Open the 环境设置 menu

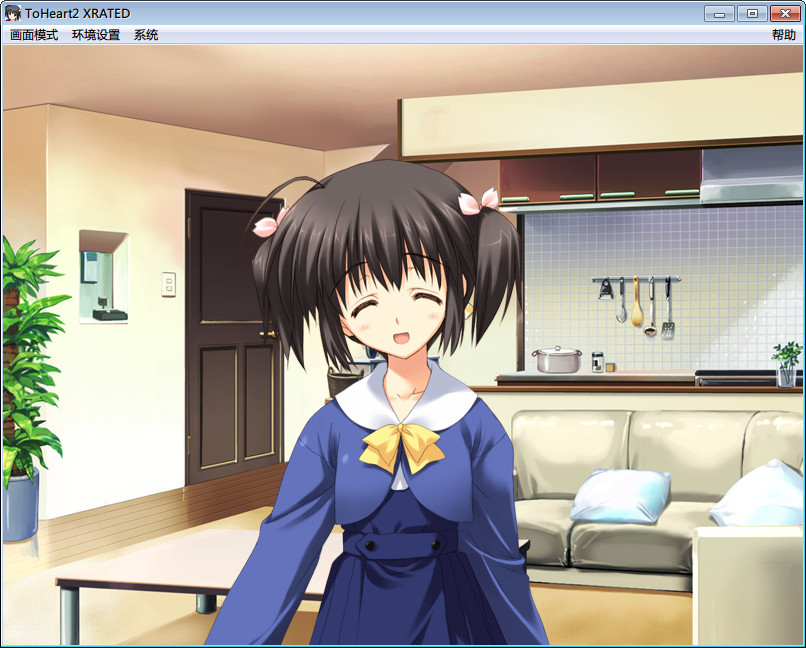point(96,35)
